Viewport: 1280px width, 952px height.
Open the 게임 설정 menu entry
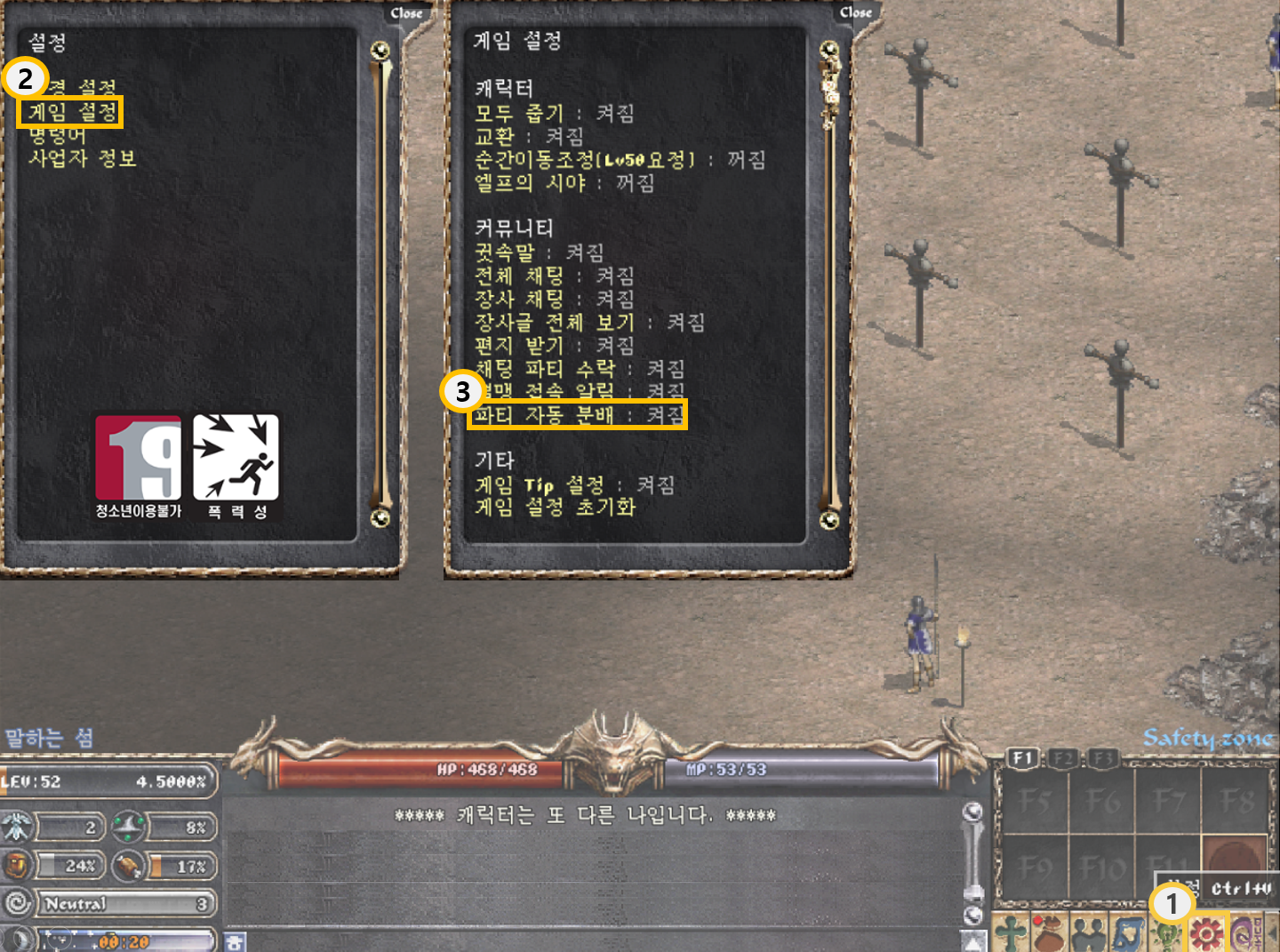tap(71, 112)
